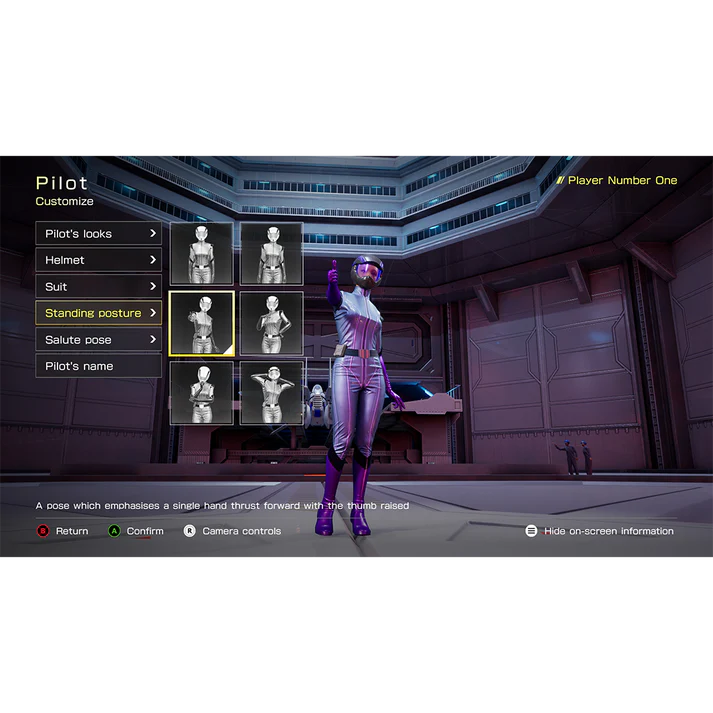
Task: Select Pilot's name menu entry
Action: pyautogui.click(x=98, y=366)
